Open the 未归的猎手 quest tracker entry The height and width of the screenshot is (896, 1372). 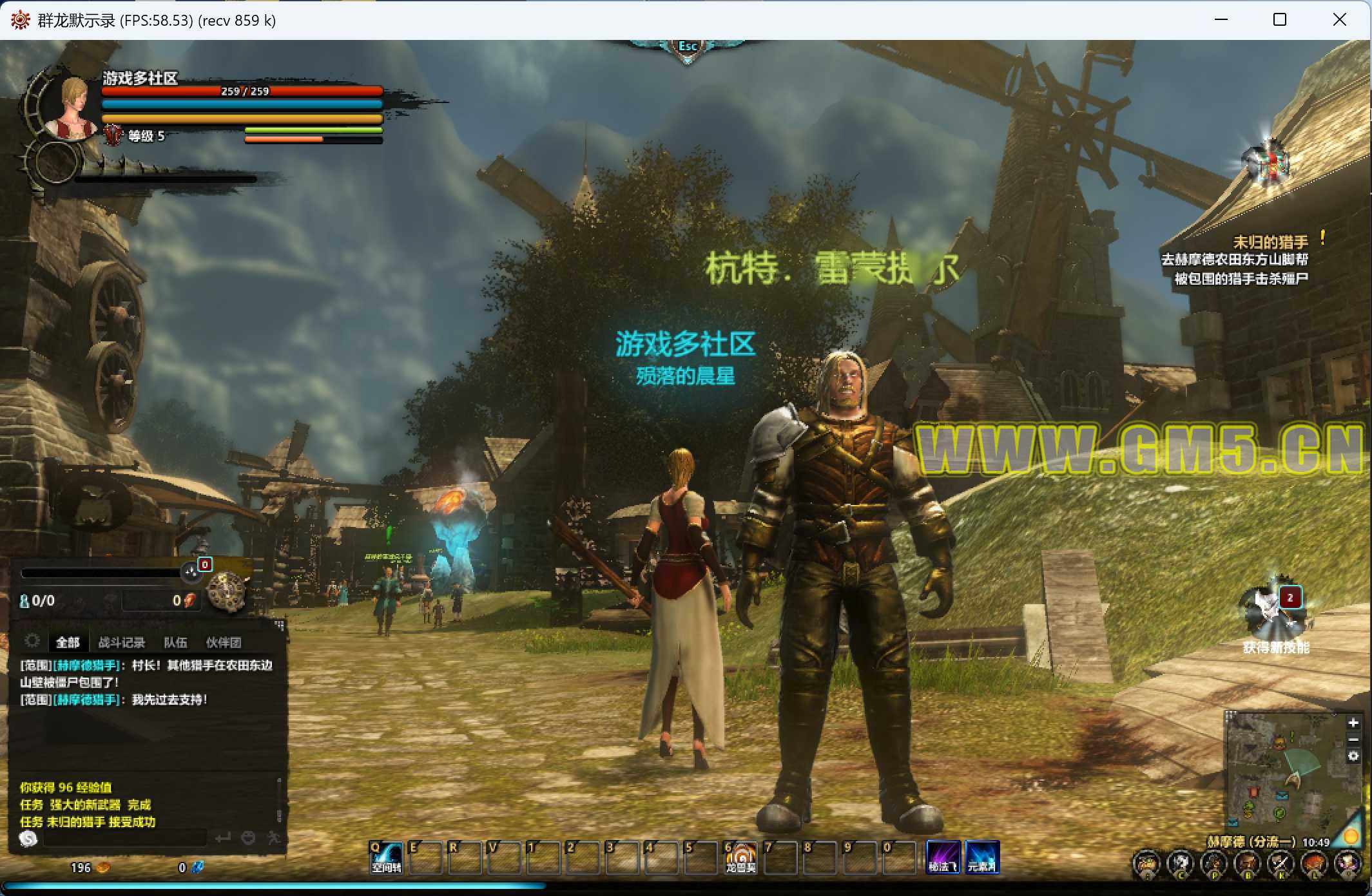point(1270,242)
